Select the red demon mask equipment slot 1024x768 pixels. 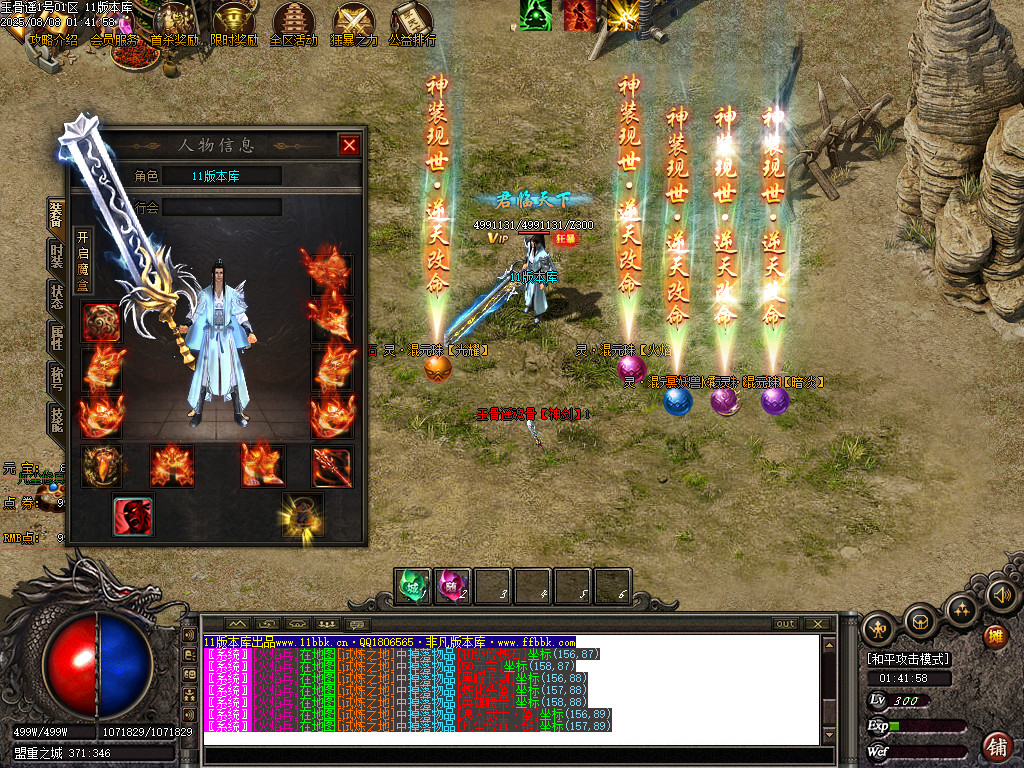(x=133, y=516)
